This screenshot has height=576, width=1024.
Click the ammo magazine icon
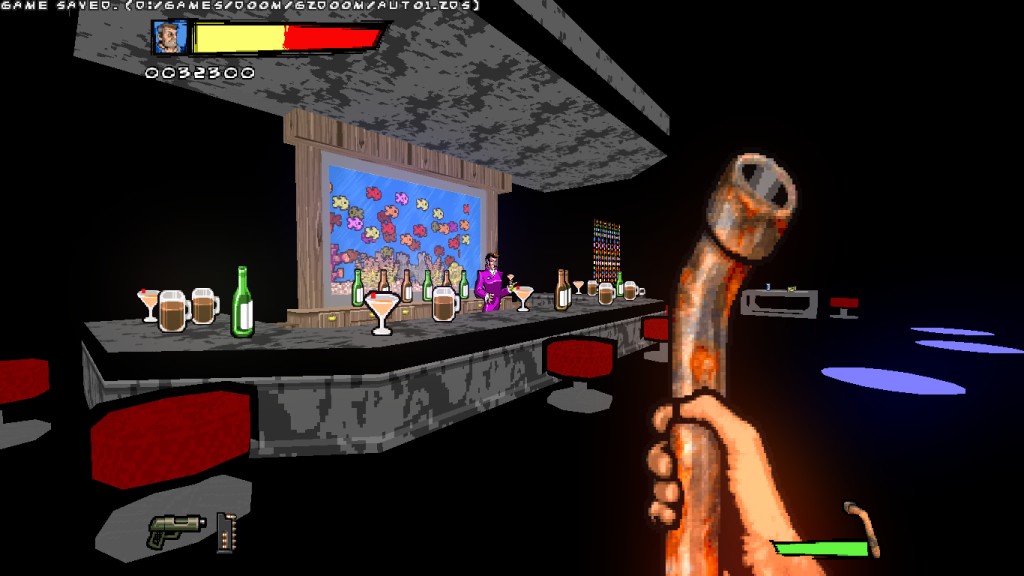(225, 532)
